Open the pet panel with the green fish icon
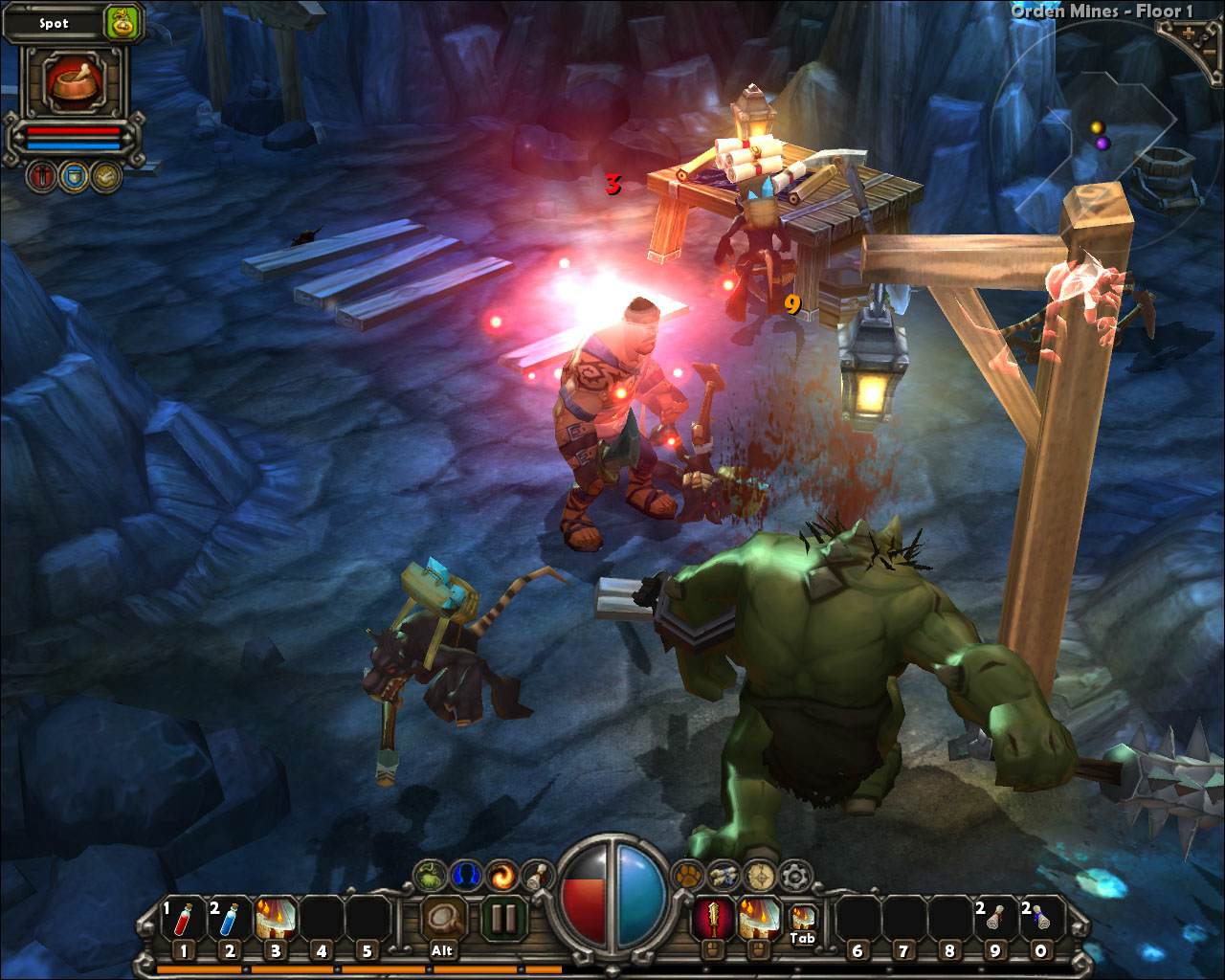Screen dimensions: 1225x980 pyautogui.click(x=430, y=873)
